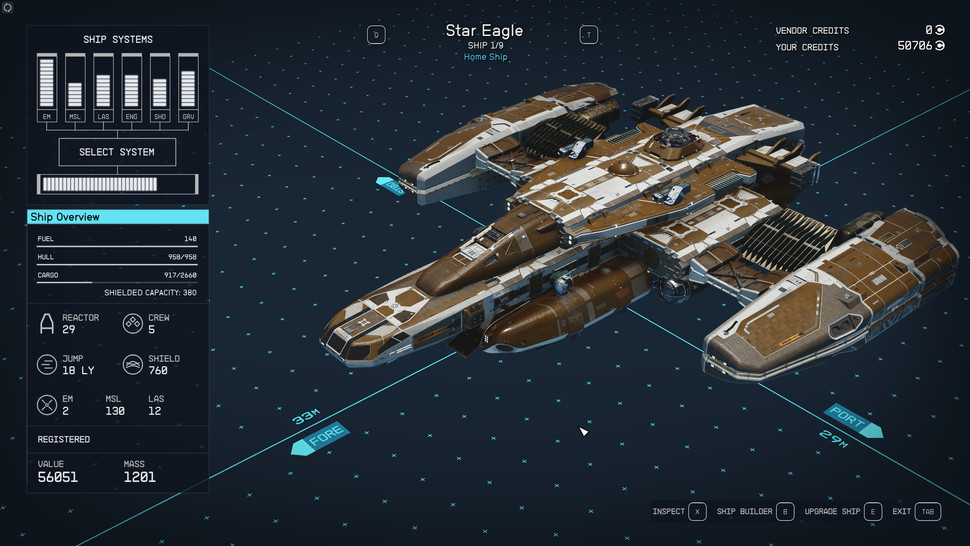Open the Ship Overview panel header

click(x=117, y=217)
